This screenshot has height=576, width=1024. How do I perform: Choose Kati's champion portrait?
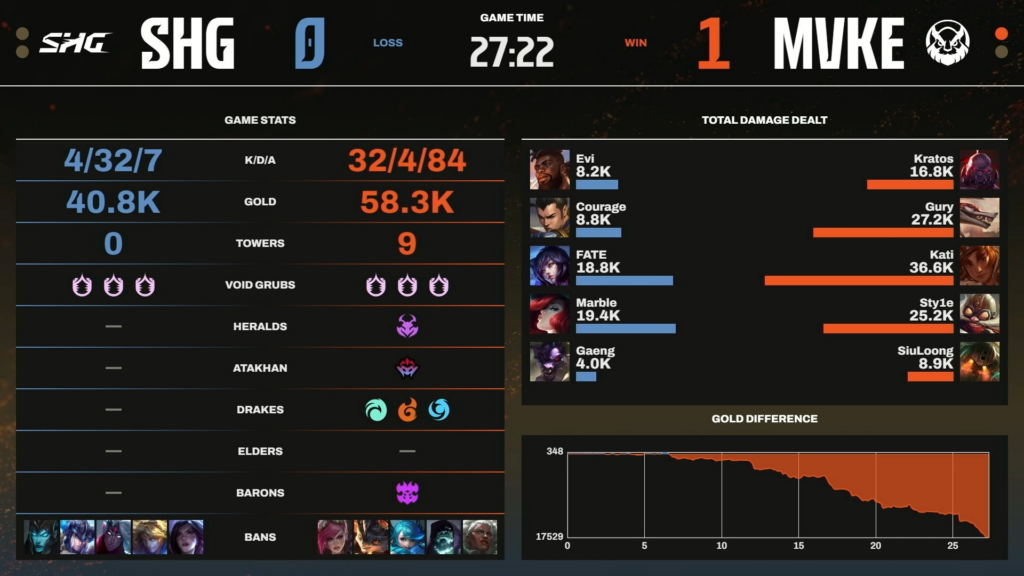click(x=980, y=265)
